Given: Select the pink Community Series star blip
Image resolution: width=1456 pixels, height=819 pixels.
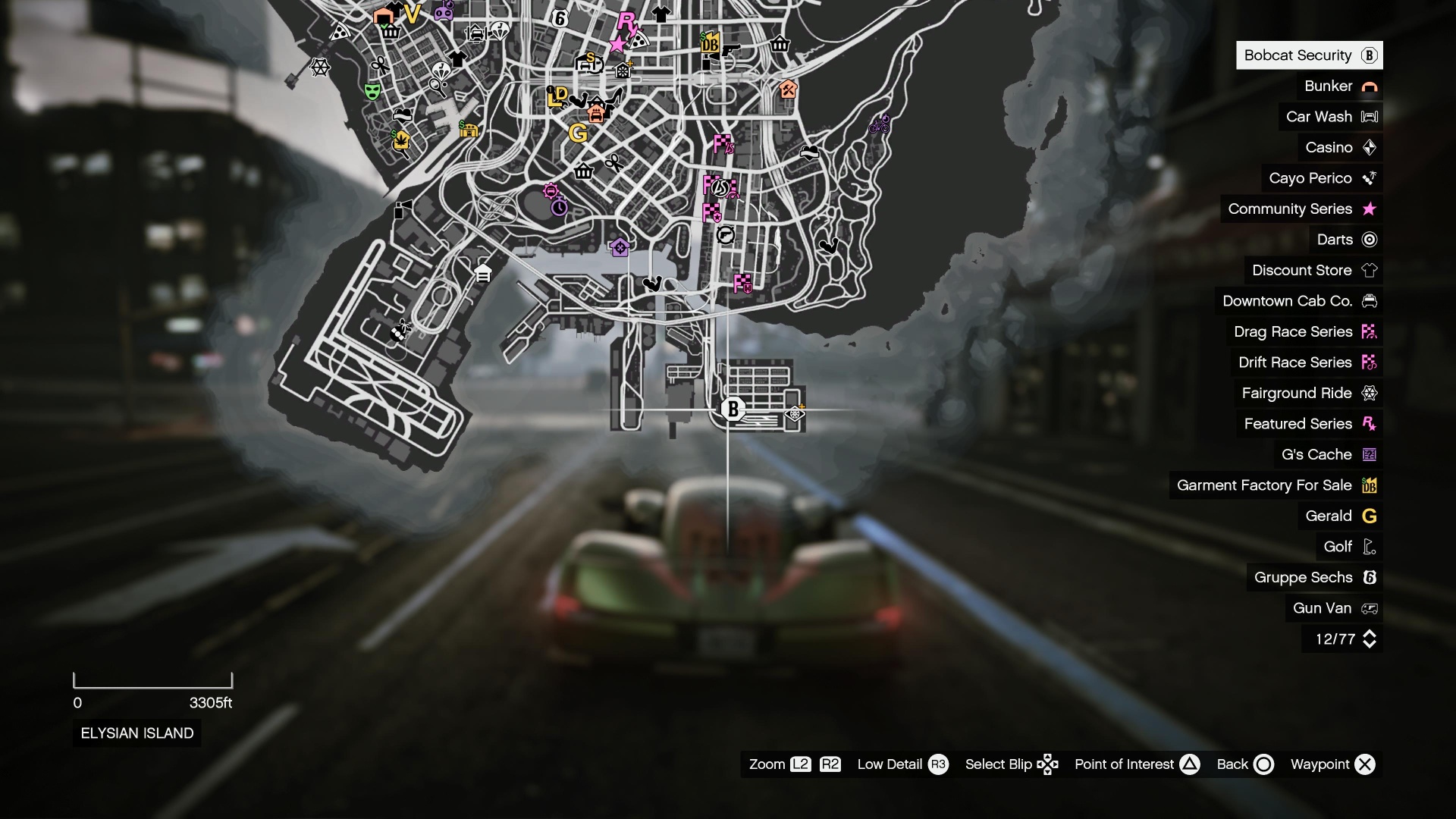Looking at the screenshot, I should (x=618, y=43).
